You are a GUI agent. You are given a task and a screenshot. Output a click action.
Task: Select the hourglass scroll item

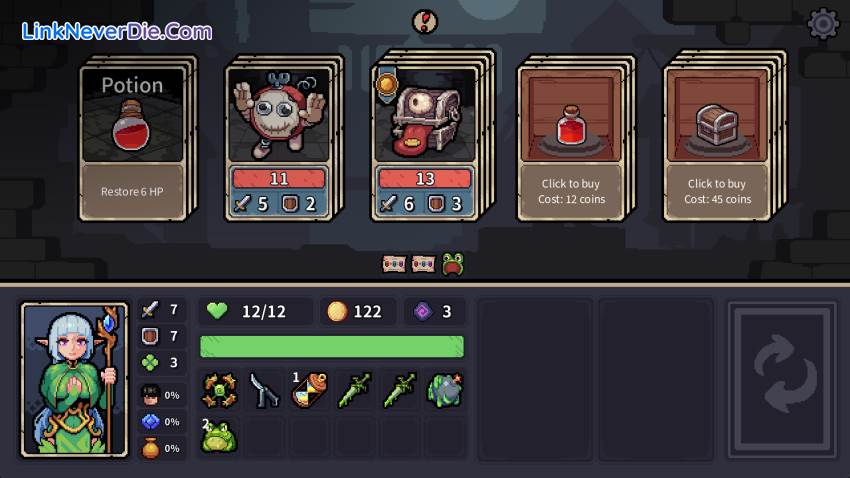click(x=309, y=390)
